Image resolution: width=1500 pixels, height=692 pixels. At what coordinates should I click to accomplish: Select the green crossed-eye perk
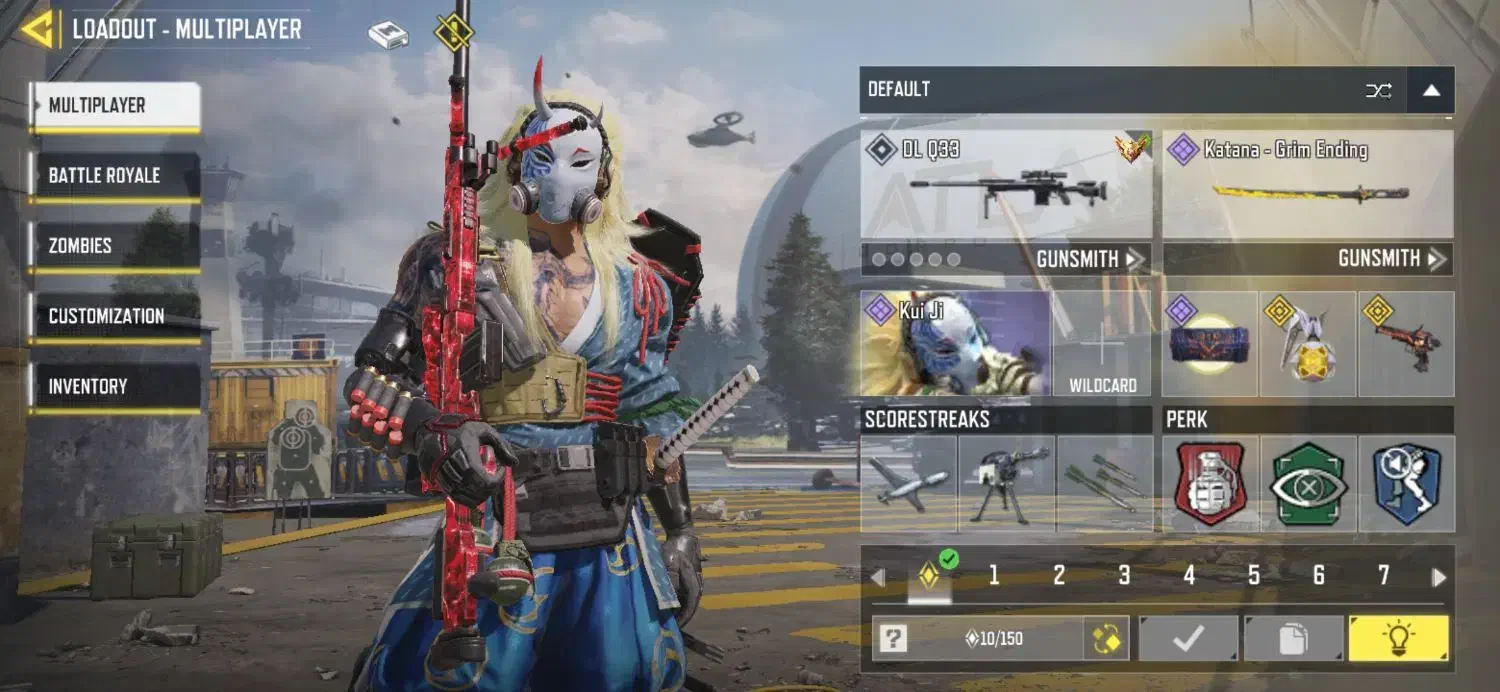tap(1308, 484)
